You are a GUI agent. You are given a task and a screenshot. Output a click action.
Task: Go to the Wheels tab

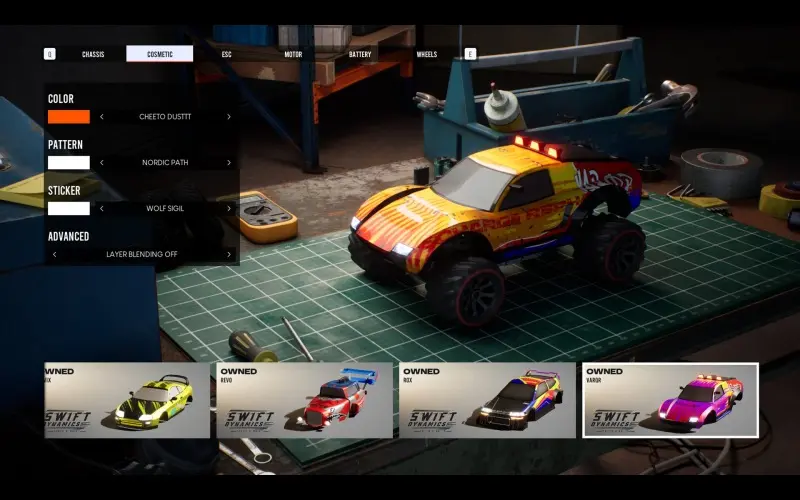point(427,54)
